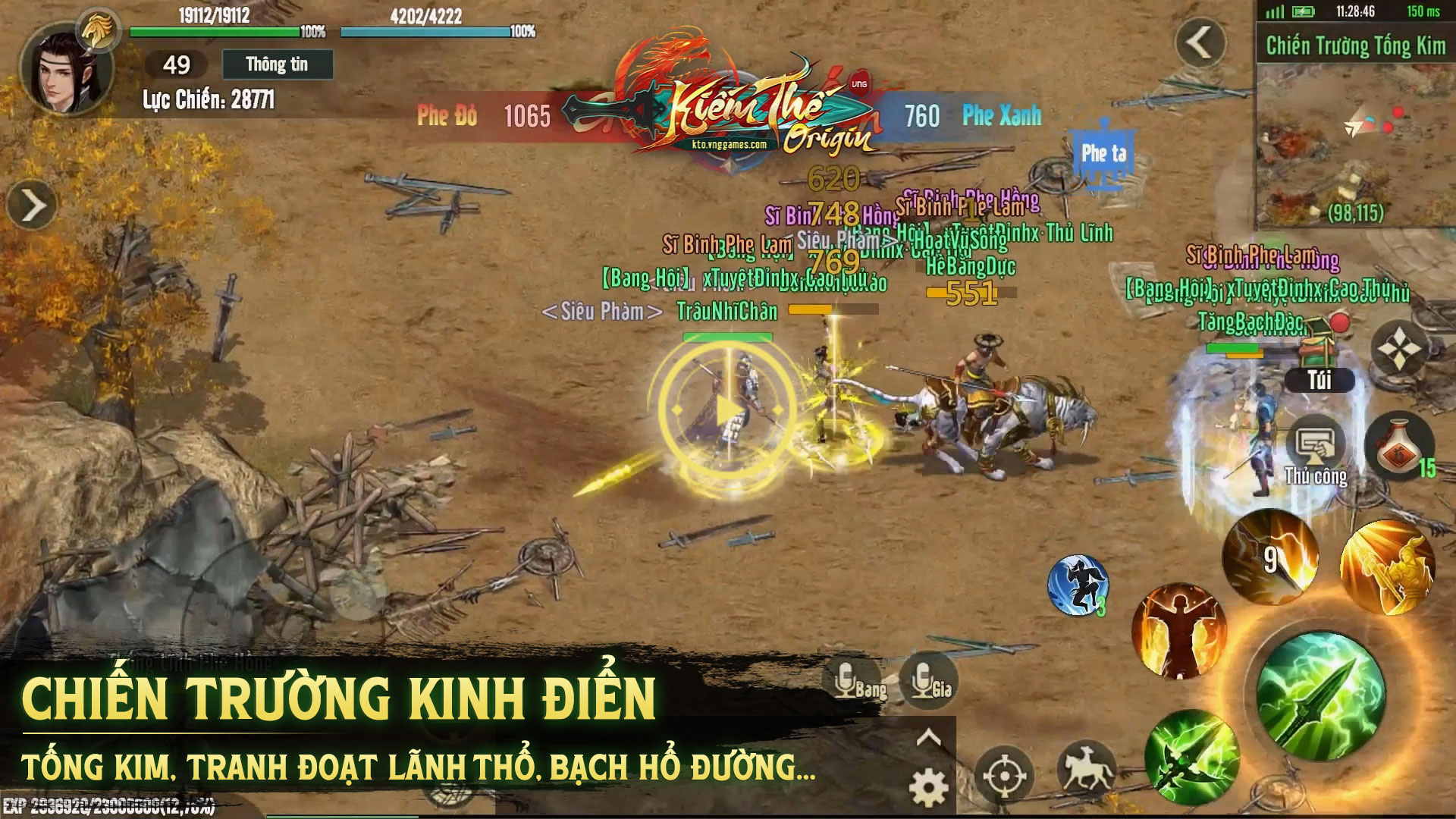Open settings with the gear icon
This screenshot has width=1456, height=819.
[x=929, y=787]
